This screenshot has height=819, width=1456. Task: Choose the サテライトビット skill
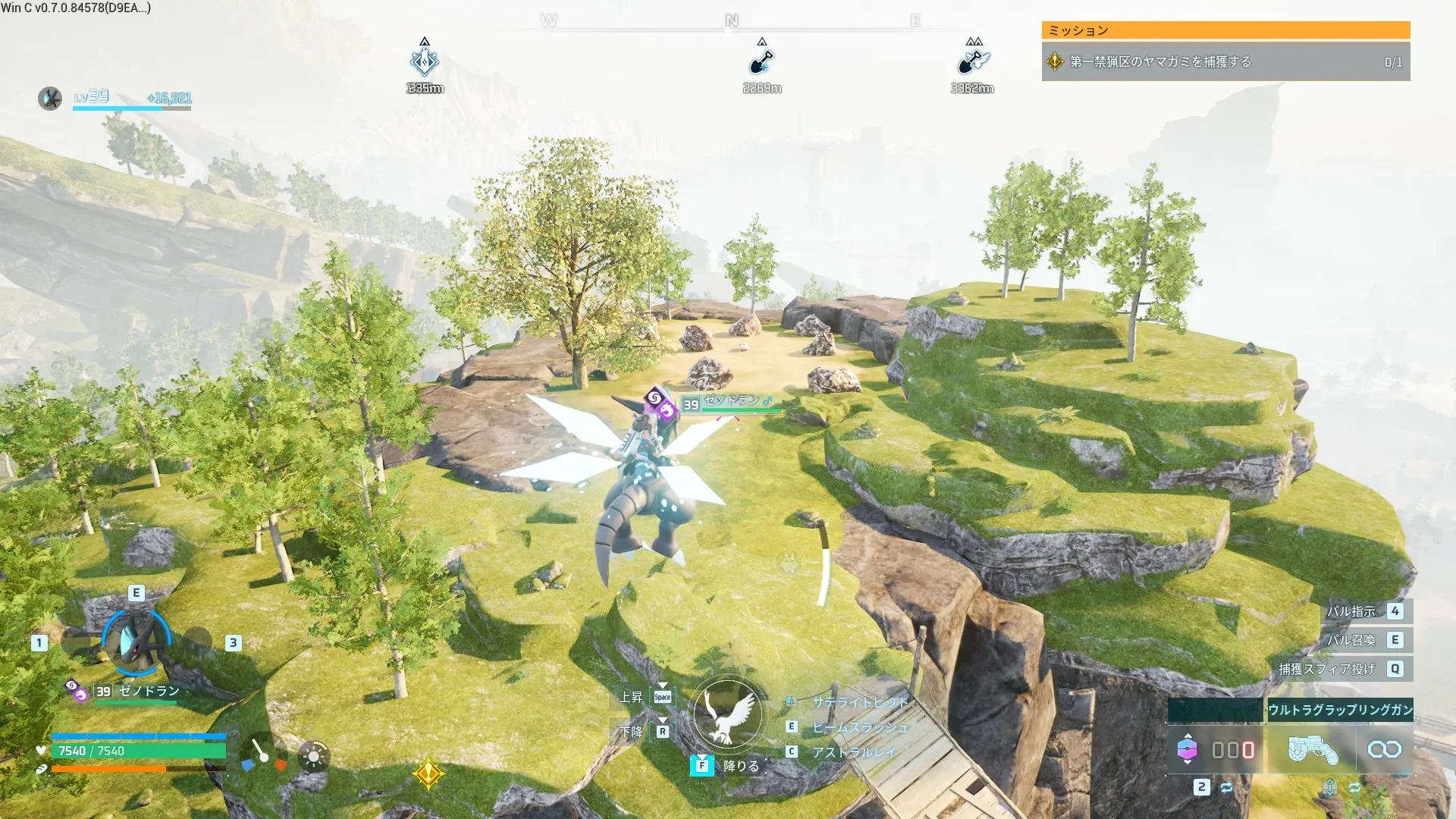[x=859, y=702]
